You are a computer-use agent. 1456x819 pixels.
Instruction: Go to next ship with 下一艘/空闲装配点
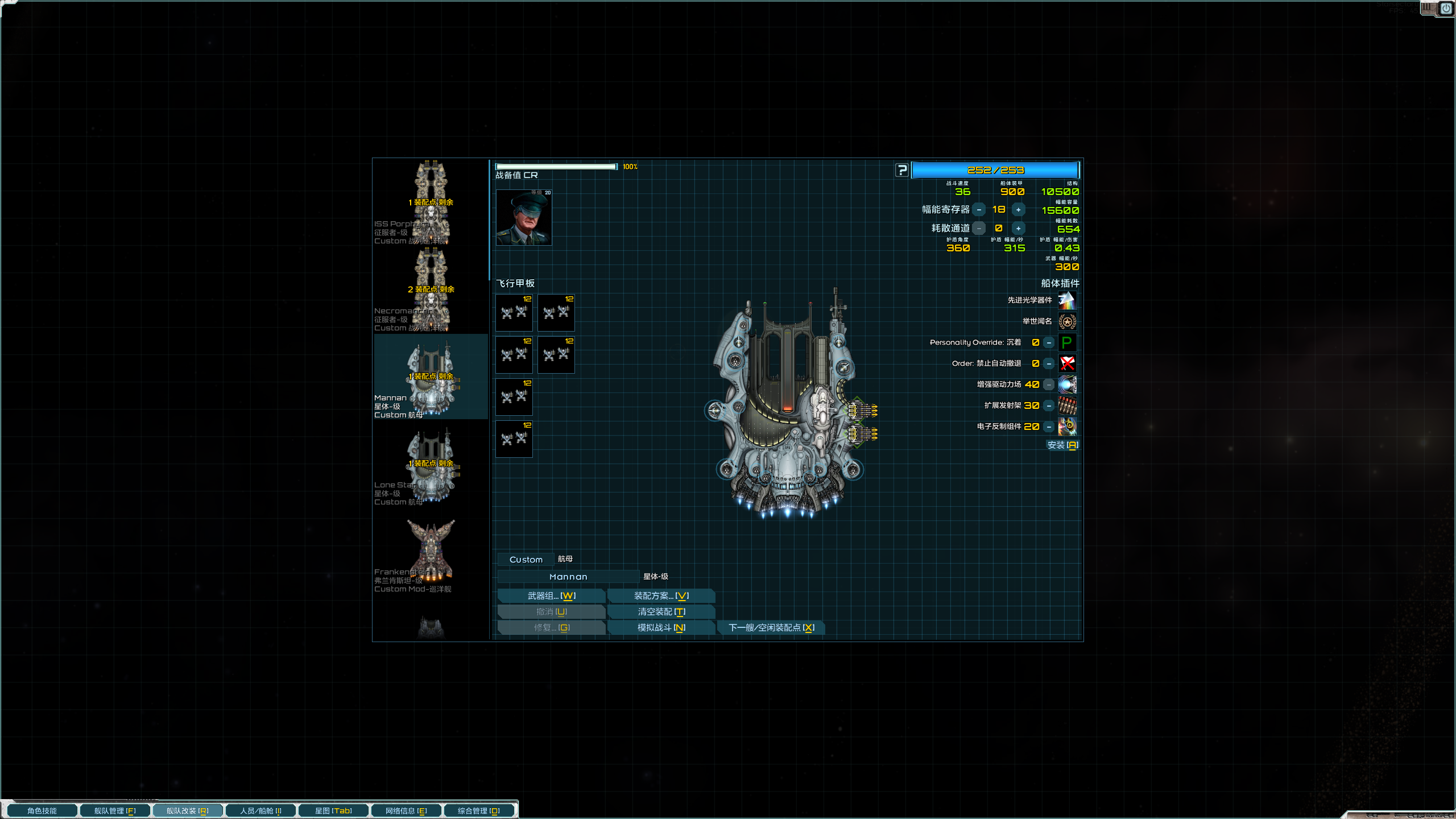(x=771, y=627)
